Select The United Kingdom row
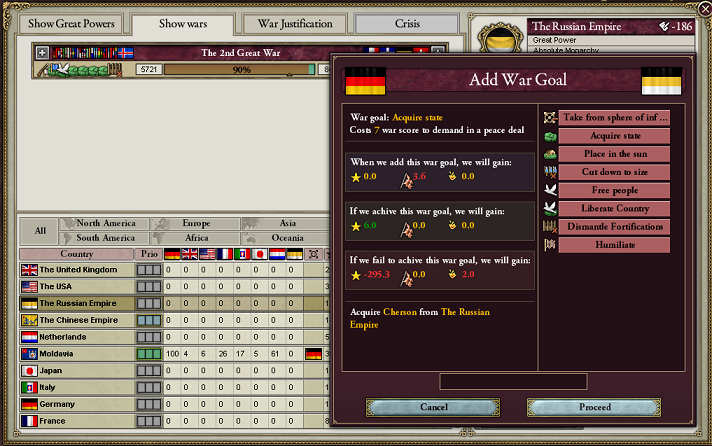Screen dimensions: 712x446 point(78,270)
